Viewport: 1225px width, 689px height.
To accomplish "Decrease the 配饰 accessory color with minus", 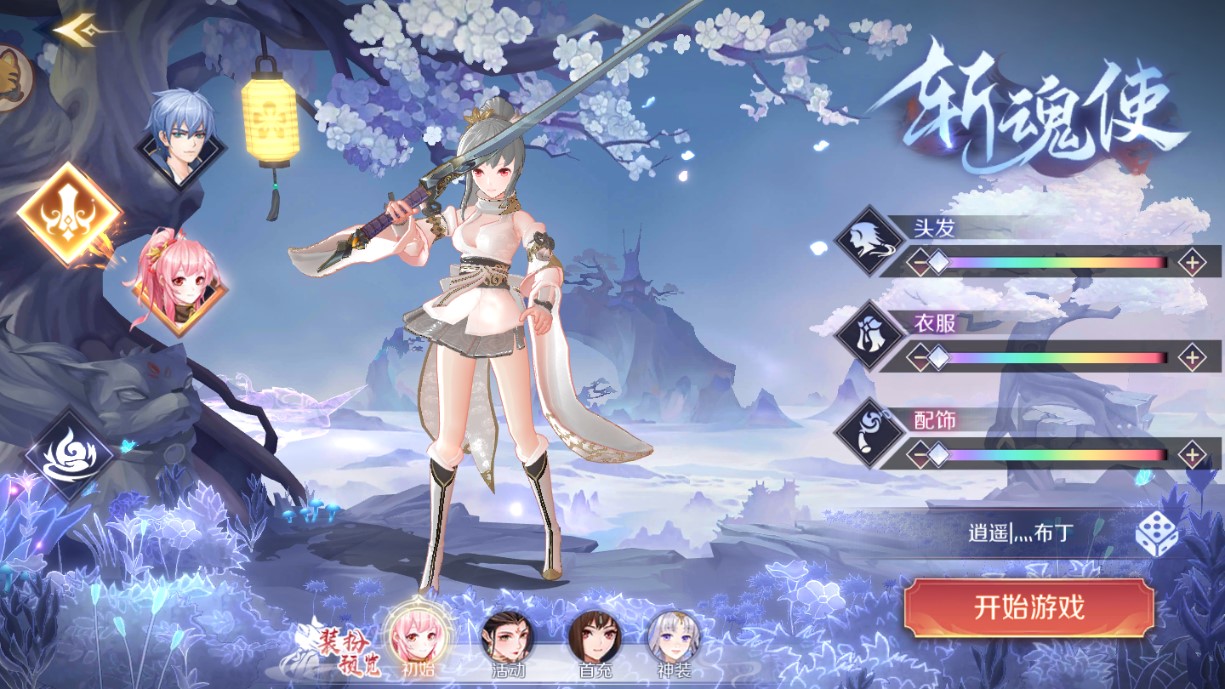I will 917,455.
